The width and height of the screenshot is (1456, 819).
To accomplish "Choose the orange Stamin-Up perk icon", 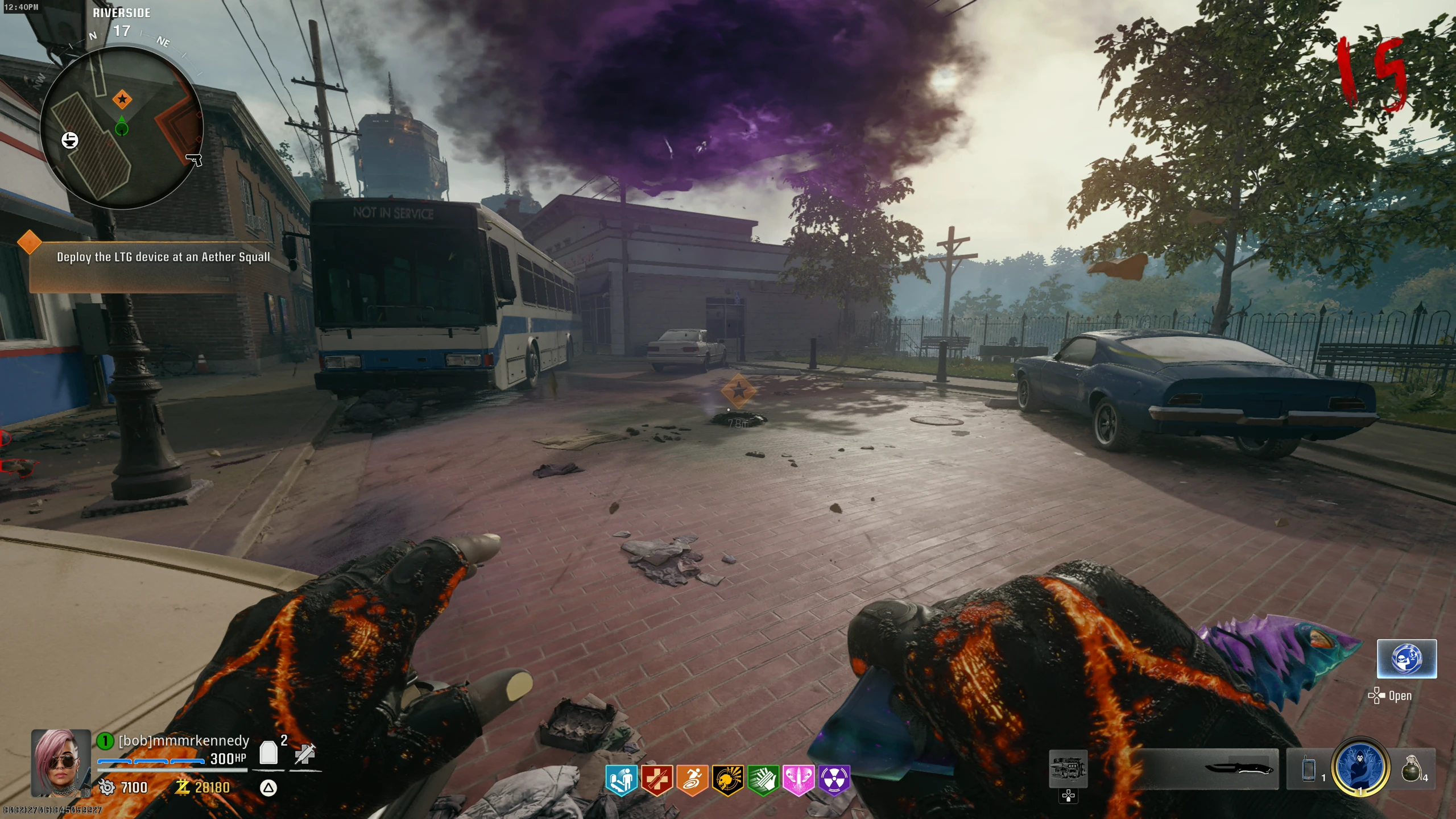I will click(692, 779).
